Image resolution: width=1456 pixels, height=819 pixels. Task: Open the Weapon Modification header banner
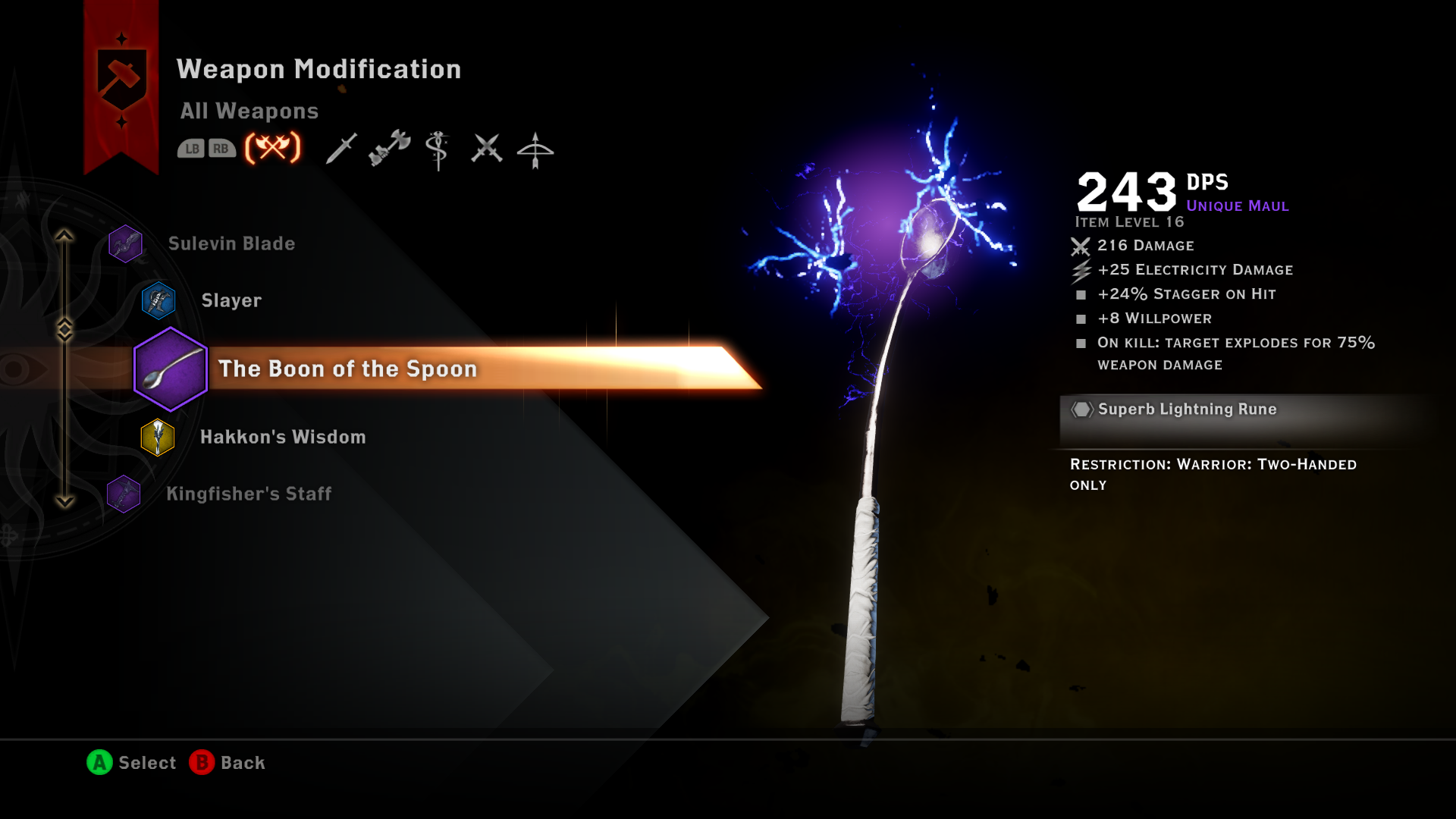tap(318, 68)
